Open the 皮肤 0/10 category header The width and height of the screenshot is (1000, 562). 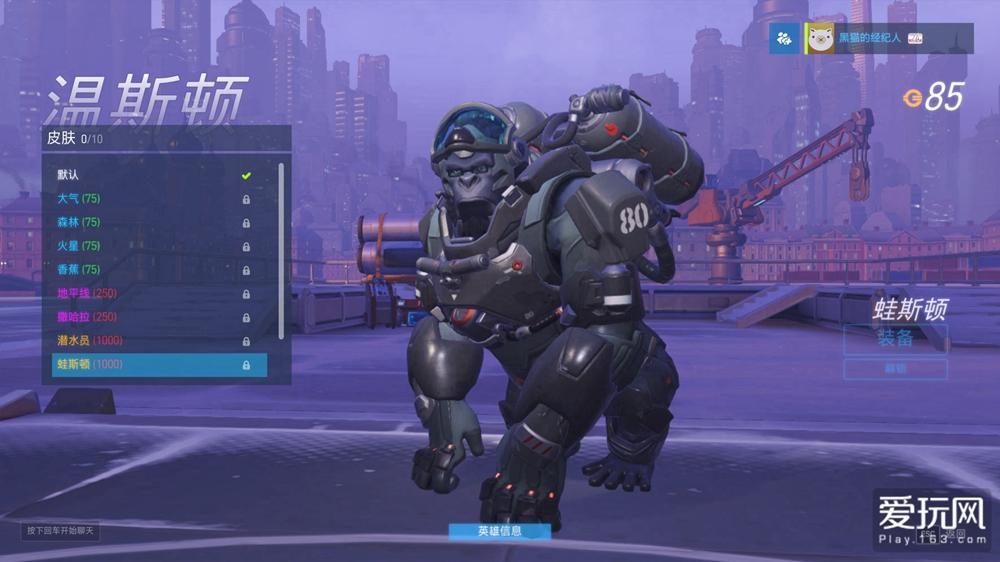[x=165, y=138]
